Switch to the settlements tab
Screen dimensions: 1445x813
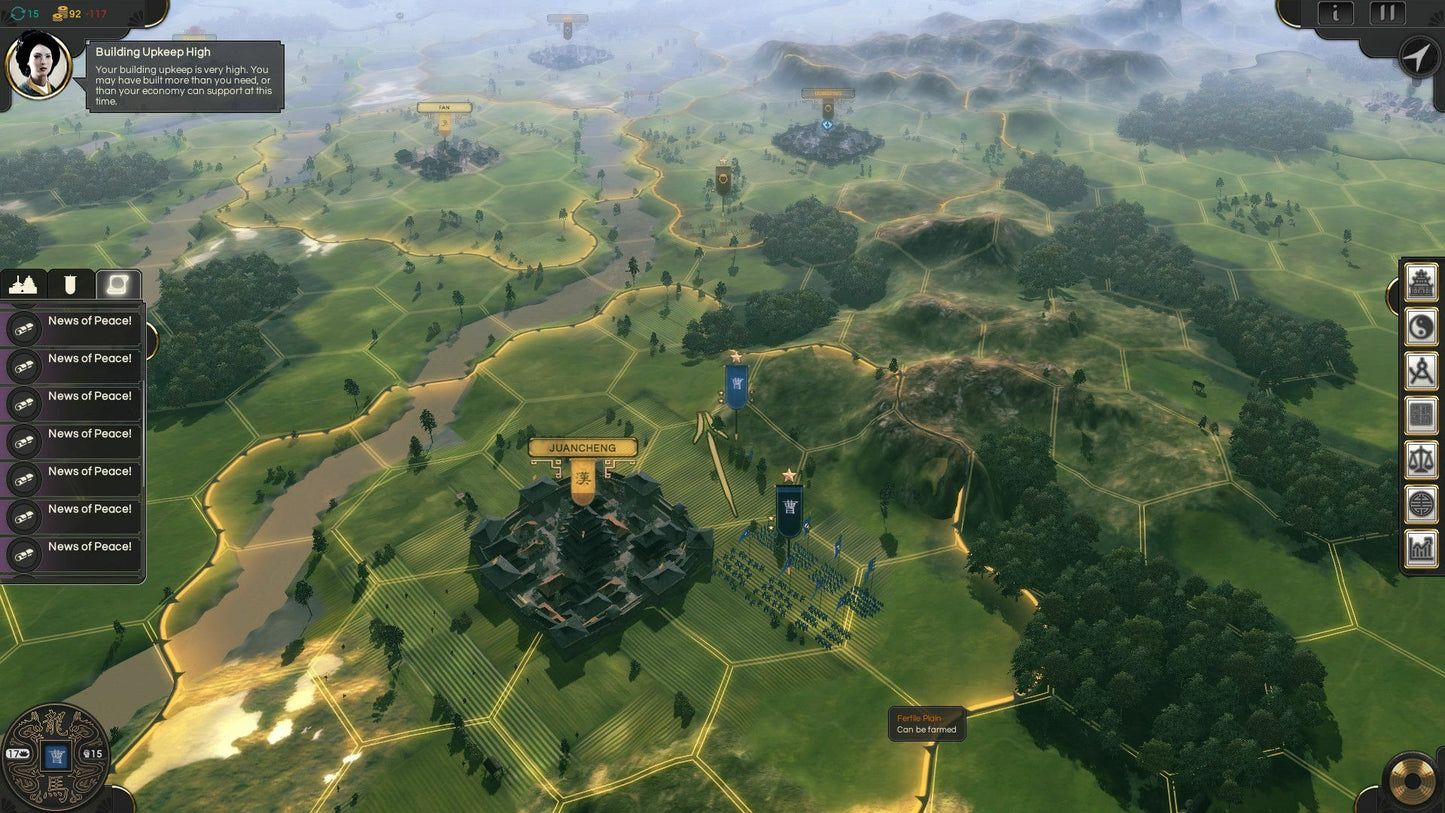[x=23, y=284]
